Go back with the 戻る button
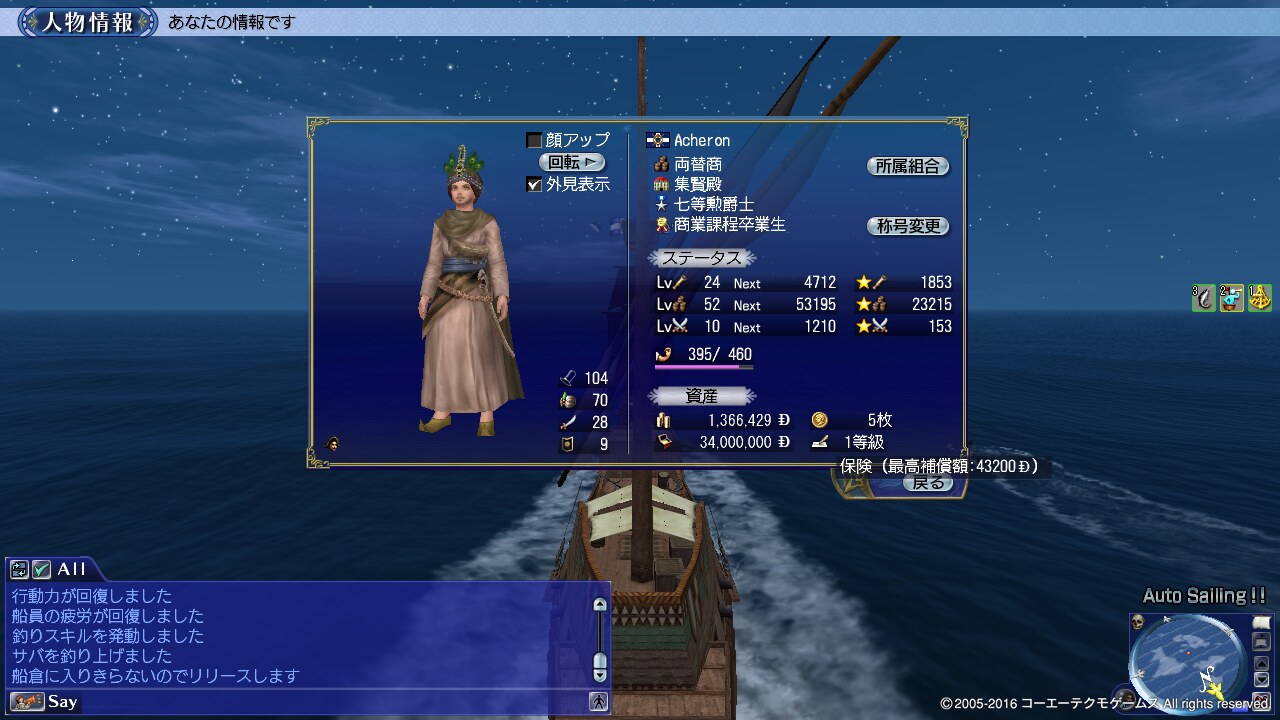1280x720 pixels. point(928,483)
